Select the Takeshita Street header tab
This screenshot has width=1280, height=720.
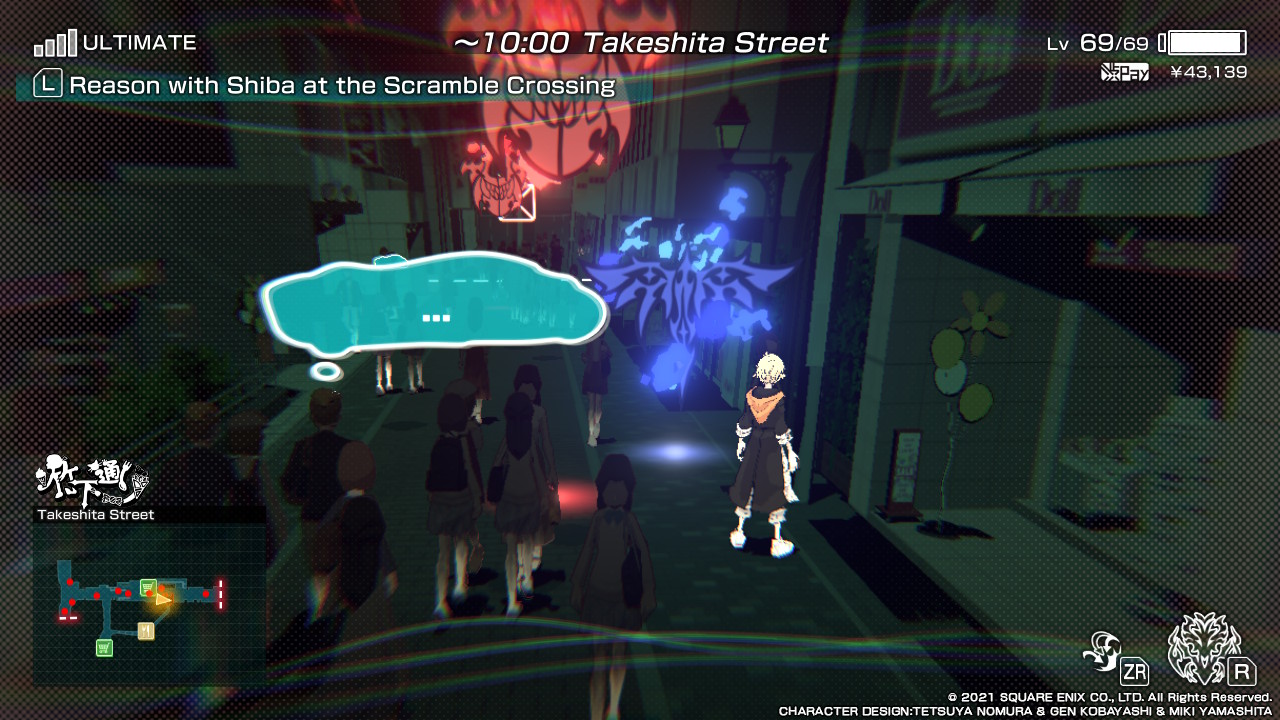point(640,42)
